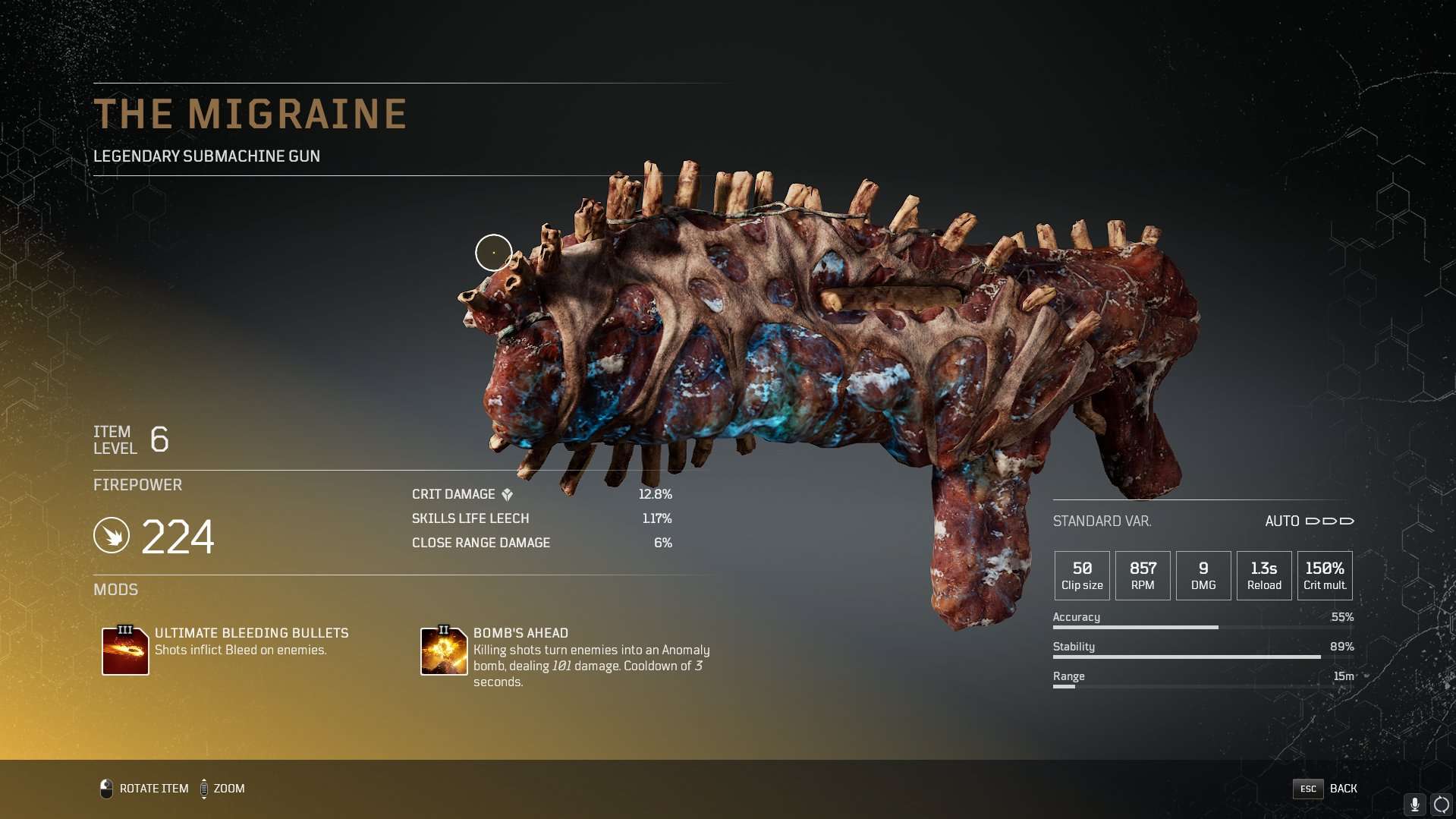Select the Ultimate Bleeding Bullets mod icon
The width and height of the screenshot is (1456, 819).
(x=125, y=650)
